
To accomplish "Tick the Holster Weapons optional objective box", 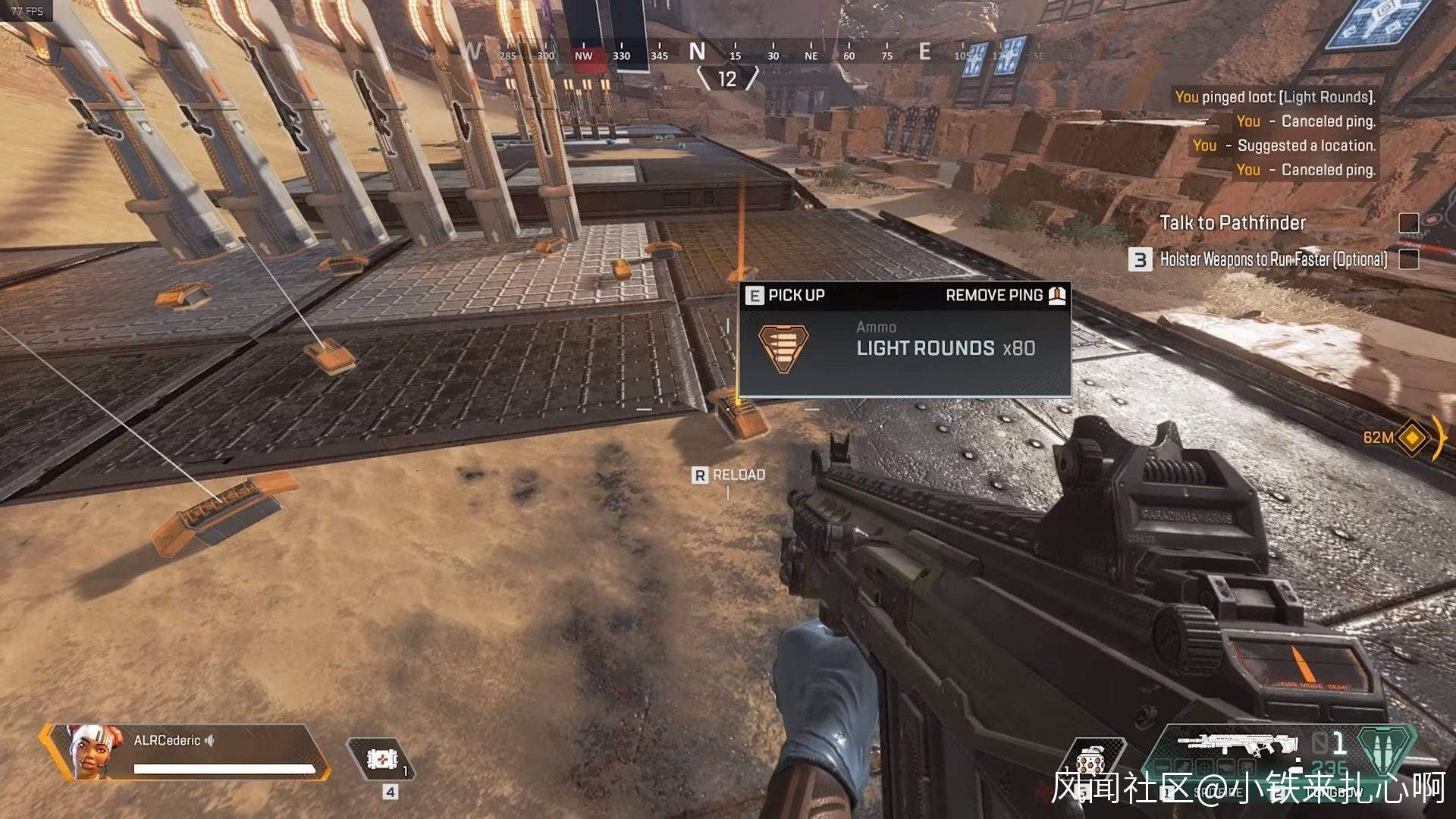I will pyautogui.click(x=1408, y=259).
